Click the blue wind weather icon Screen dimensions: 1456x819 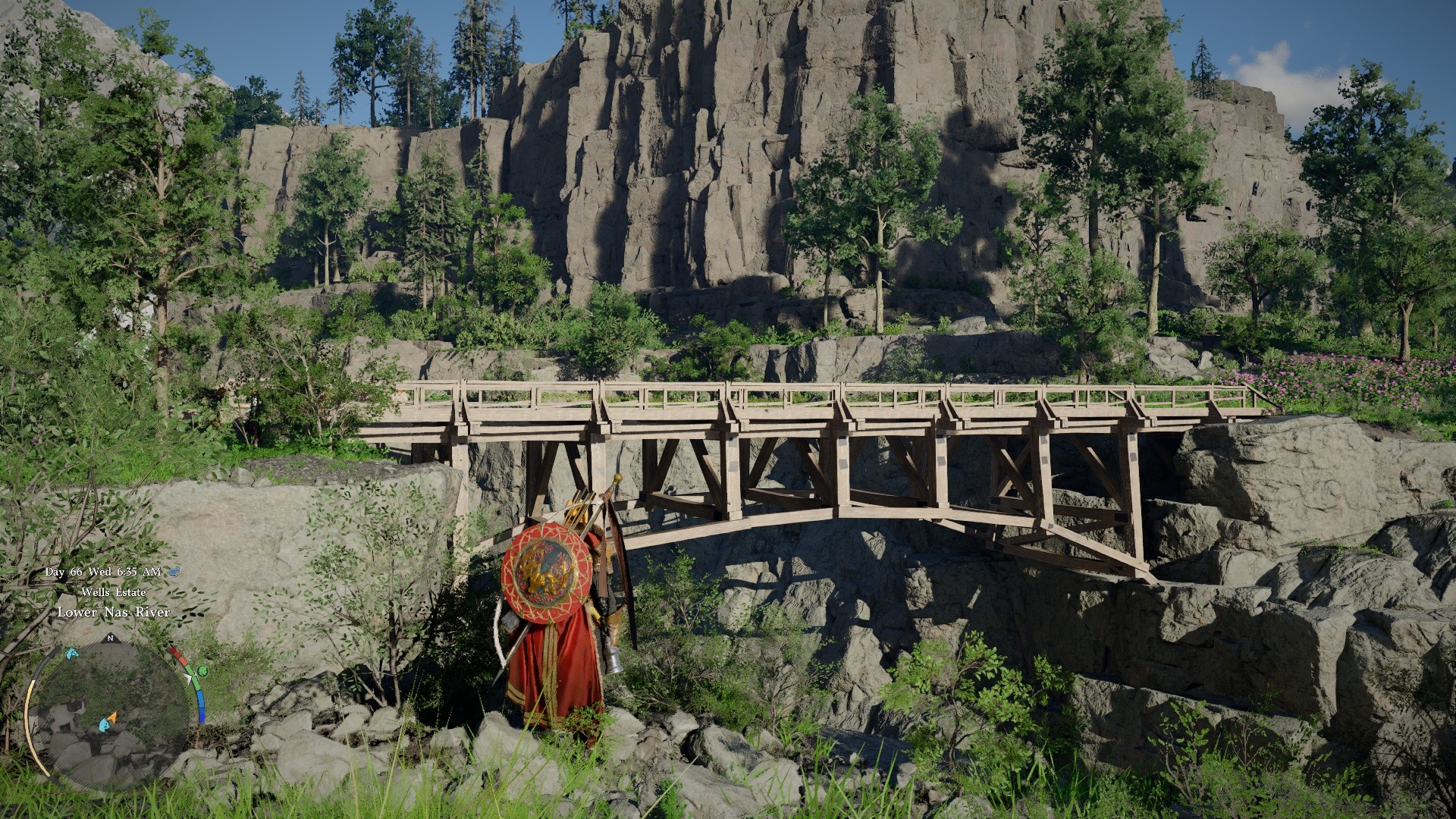point(174,572)
